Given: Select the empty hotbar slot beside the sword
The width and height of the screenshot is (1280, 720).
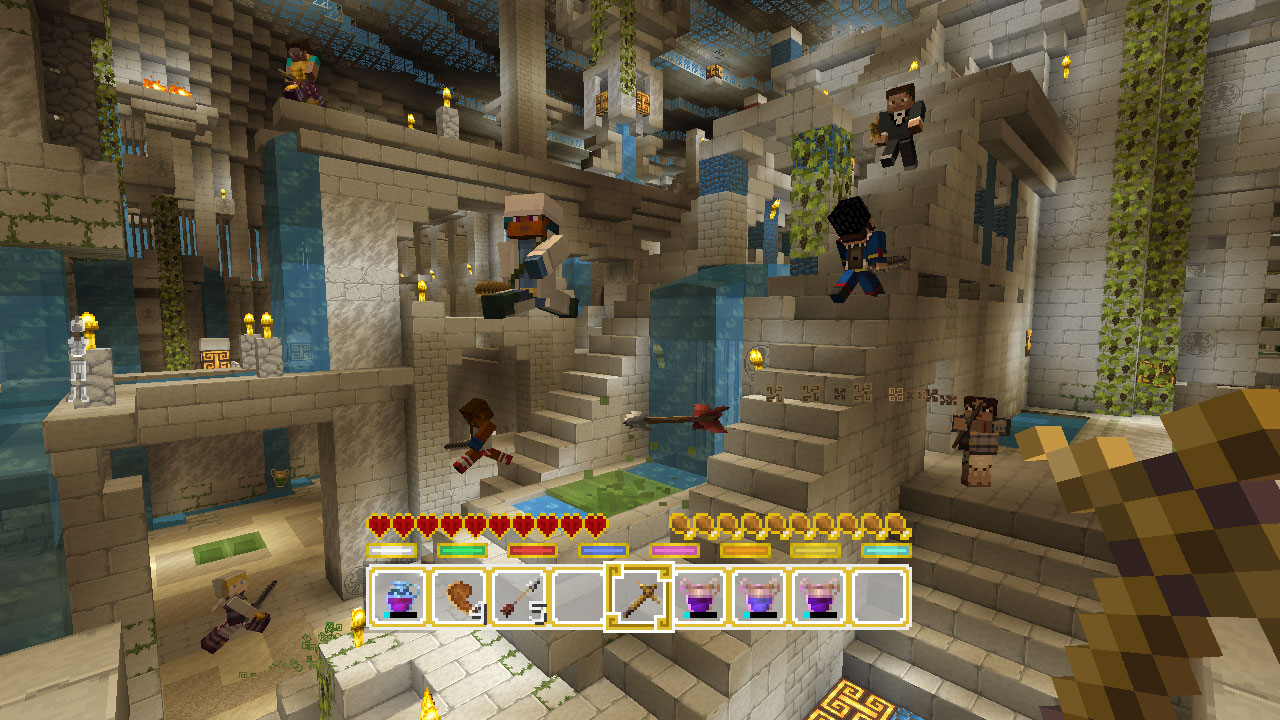Looking at the screenshot, I should (577, 597).
